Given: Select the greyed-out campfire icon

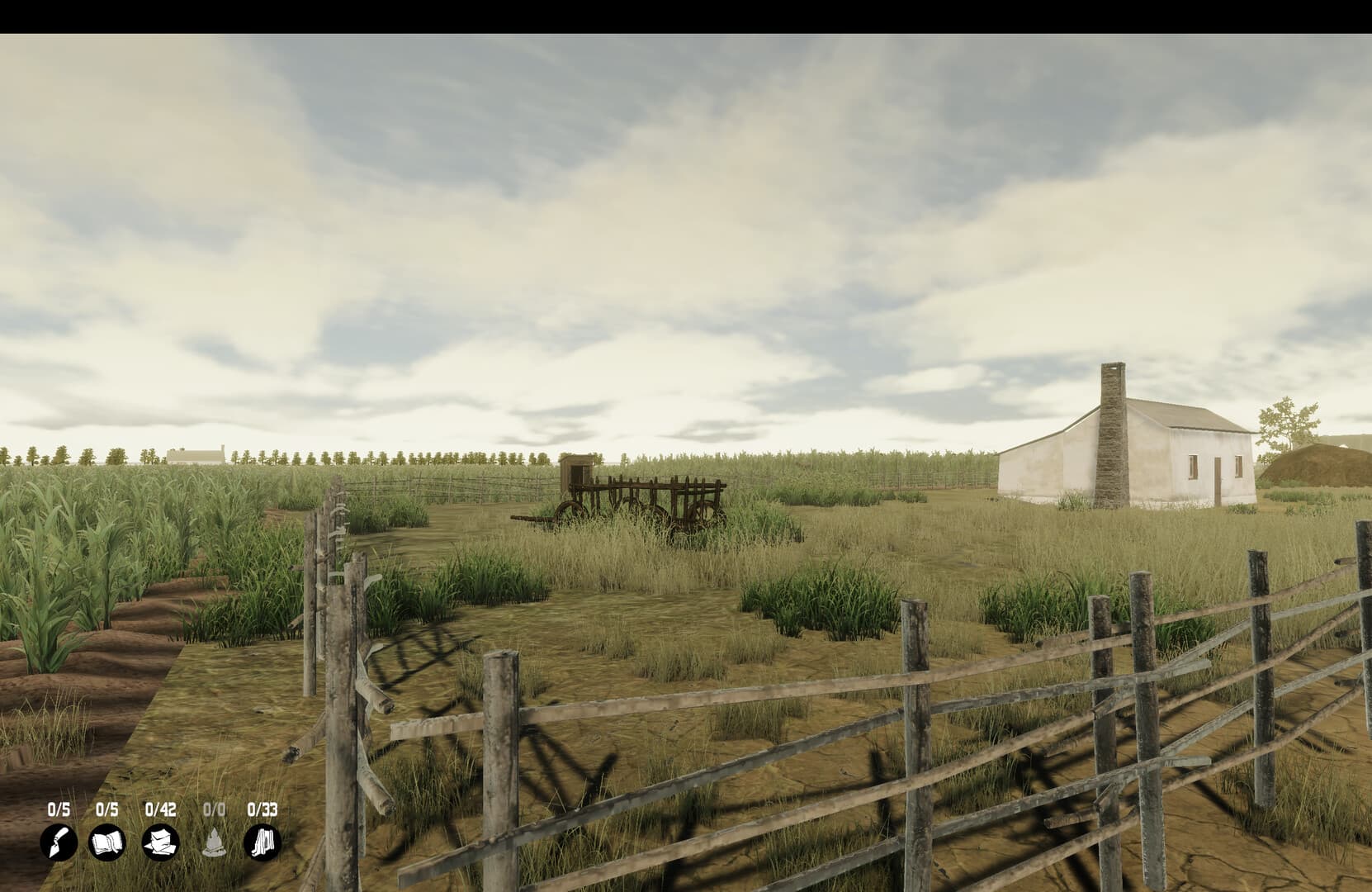Looking at the screenshot, I should tap(214, 844).
